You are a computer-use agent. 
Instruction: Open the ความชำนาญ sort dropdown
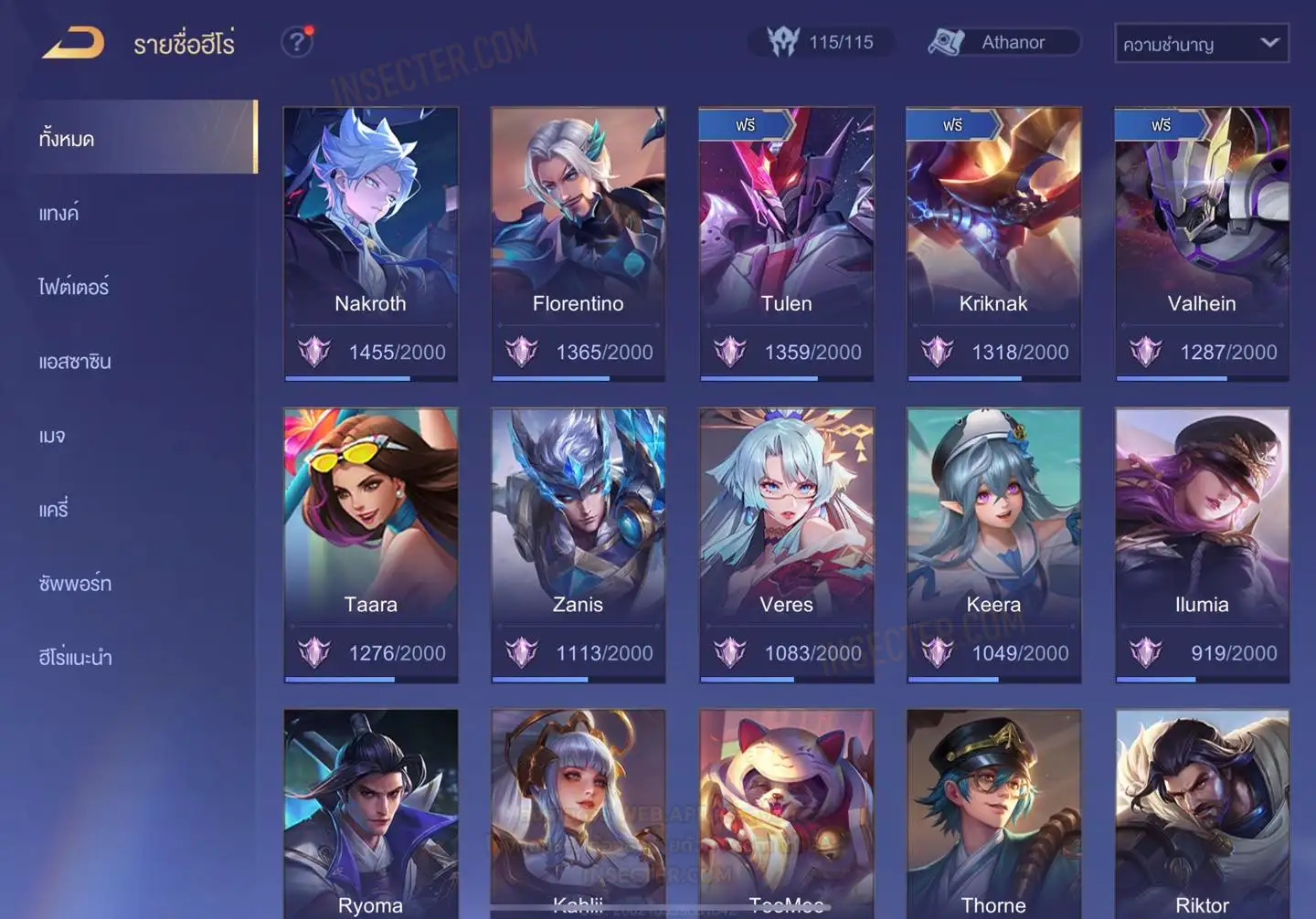pos(1201,43)
